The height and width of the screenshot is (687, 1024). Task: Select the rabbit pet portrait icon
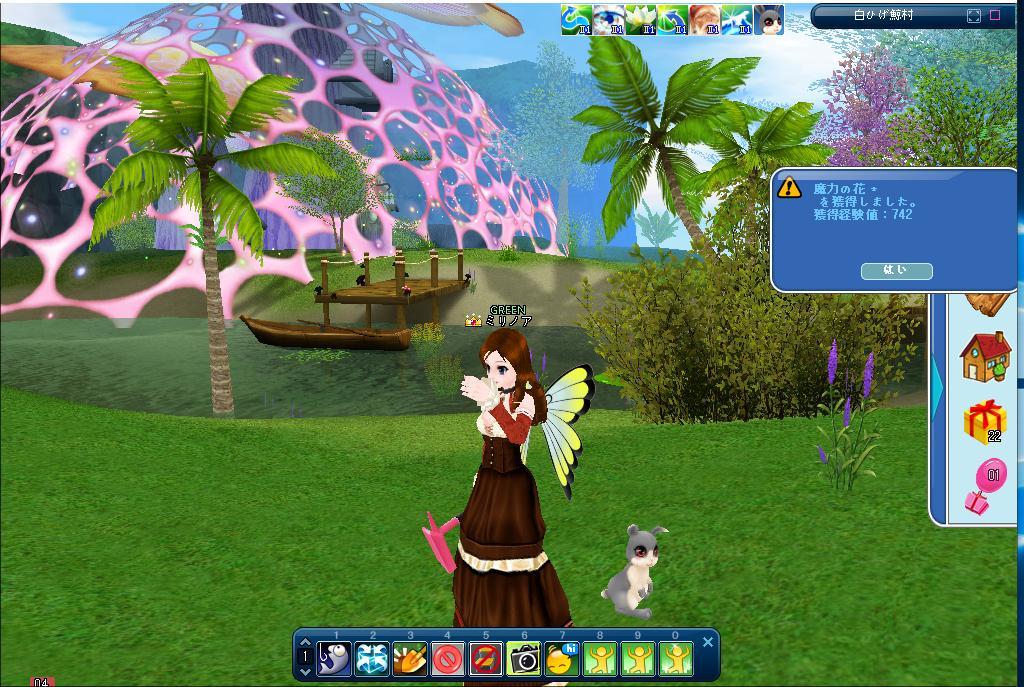(768, 19)
